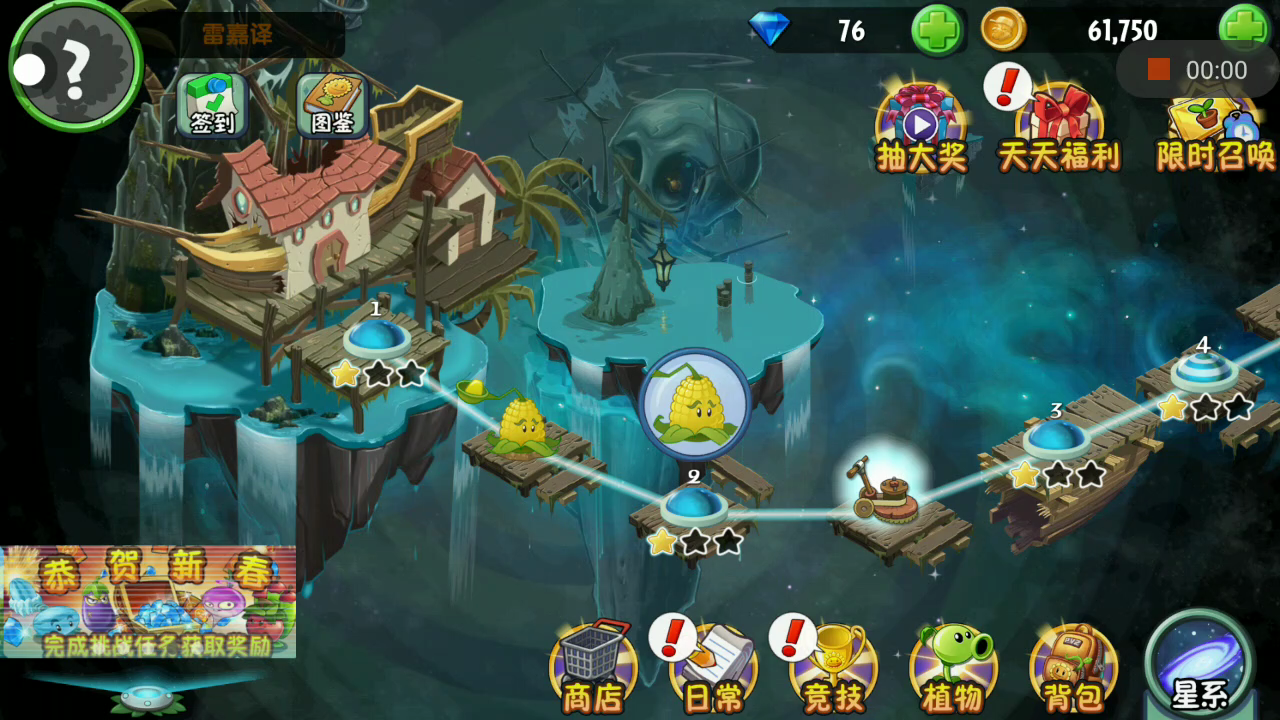The image size is (1280, 720).
Task: Open the 竞技 arena trophy
Action: coord(833,667)
